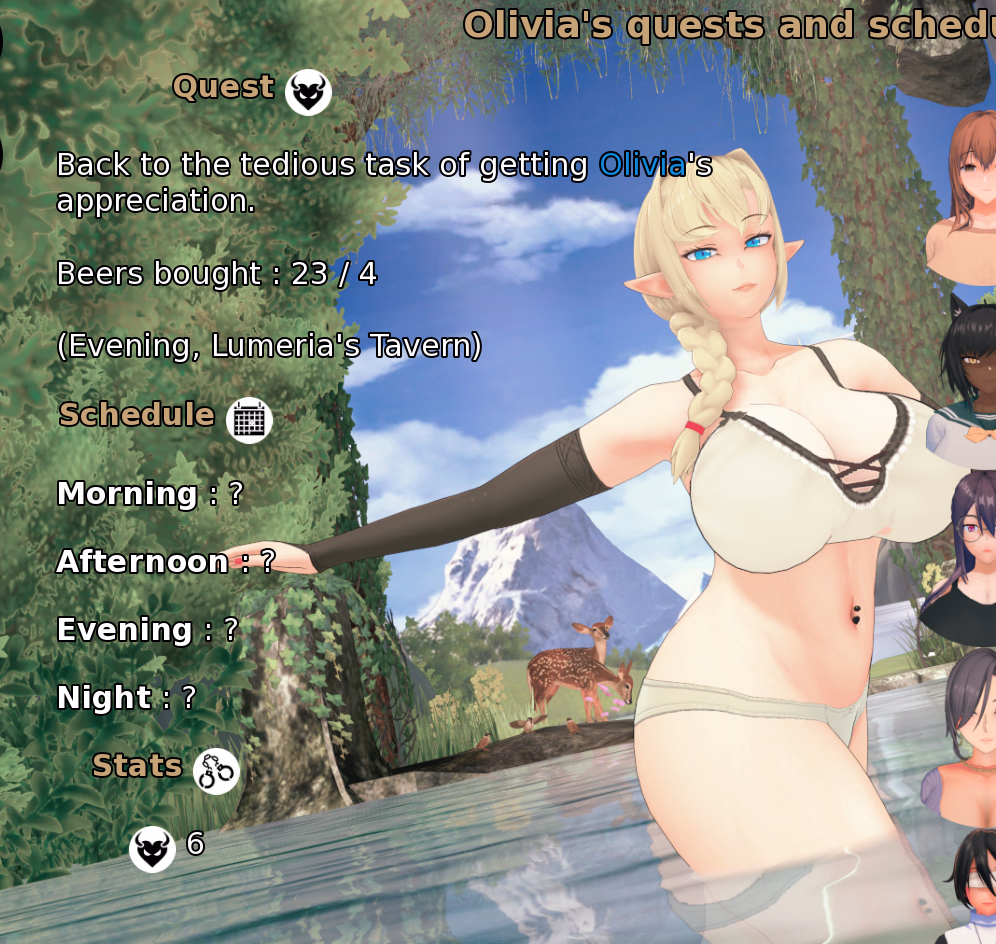Click the handcuffs icon beside Stats
Image resolution: width=996 pixels, height=944 pixels.
click(216, 771)
